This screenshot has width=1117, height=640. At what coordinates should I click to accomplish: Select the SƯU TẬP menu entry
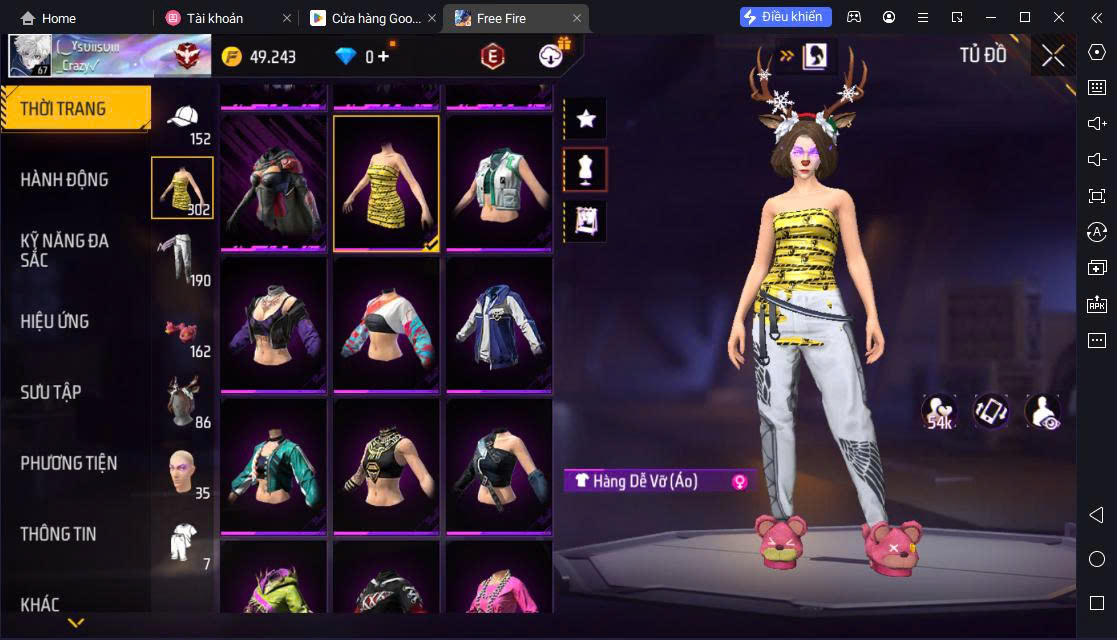[x=51, y=392]
